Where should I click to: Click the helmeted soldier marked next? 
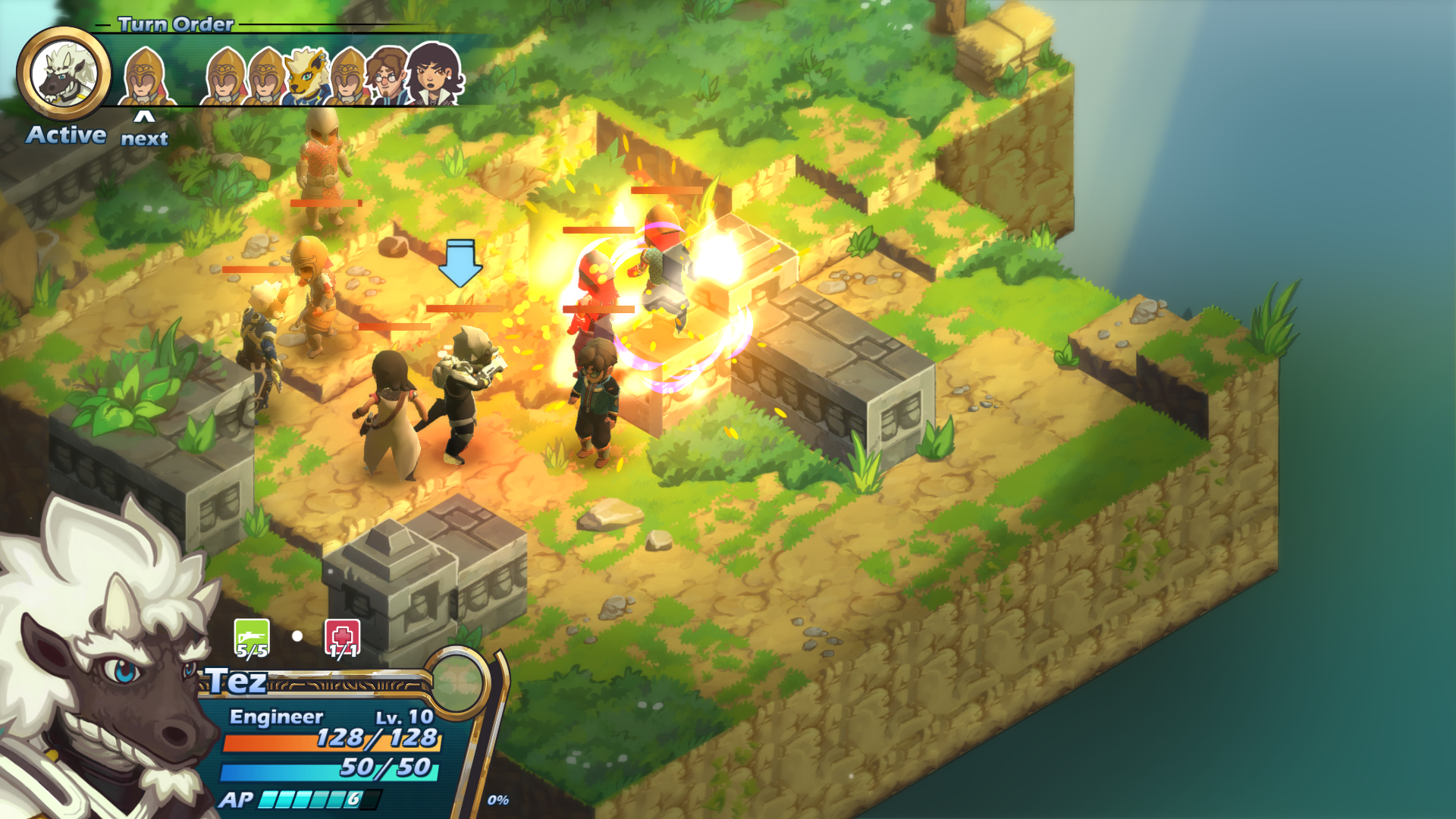point(144,77)
